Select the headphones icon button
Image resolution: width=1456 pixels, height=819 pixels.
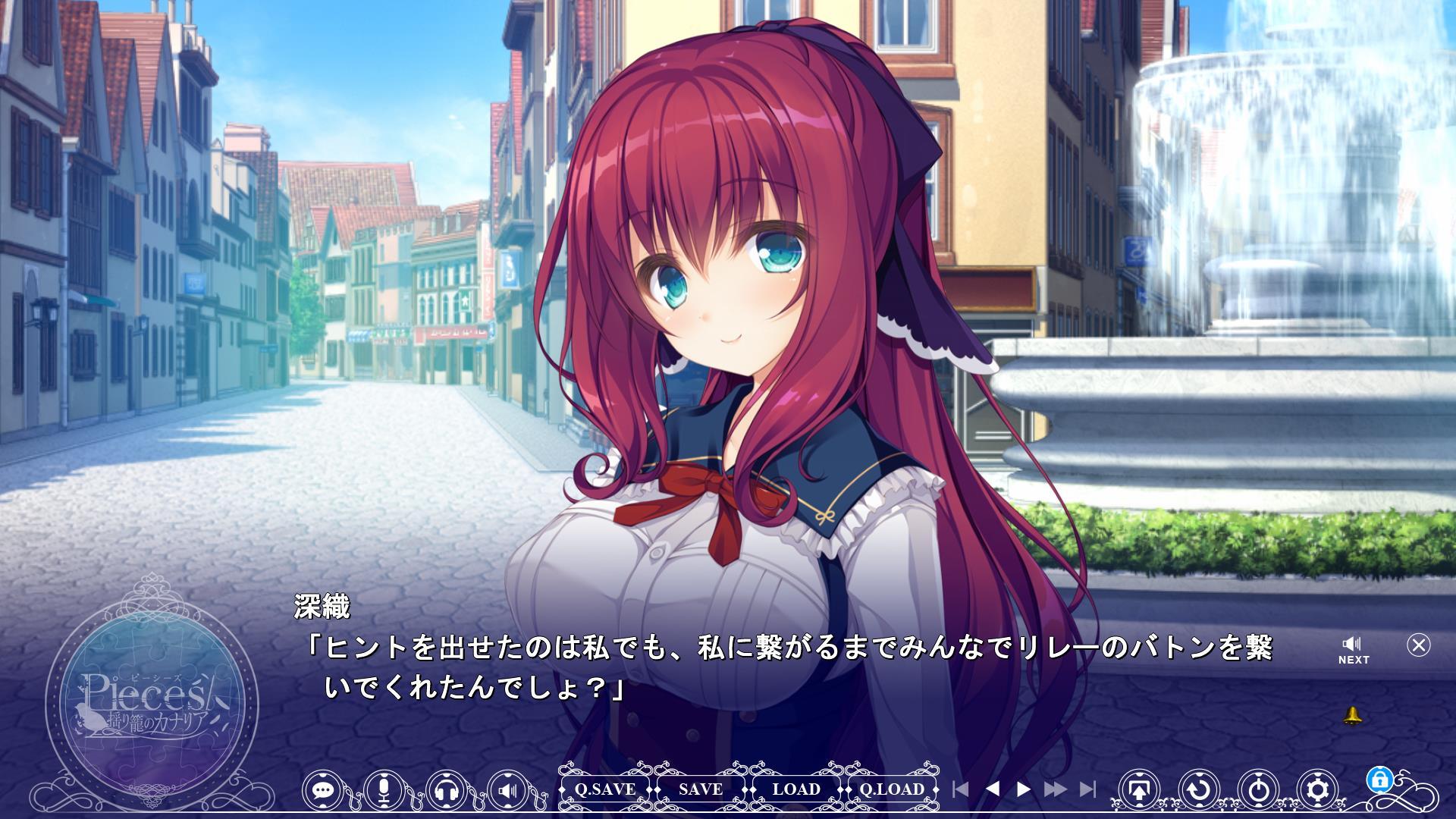[447, 790]
